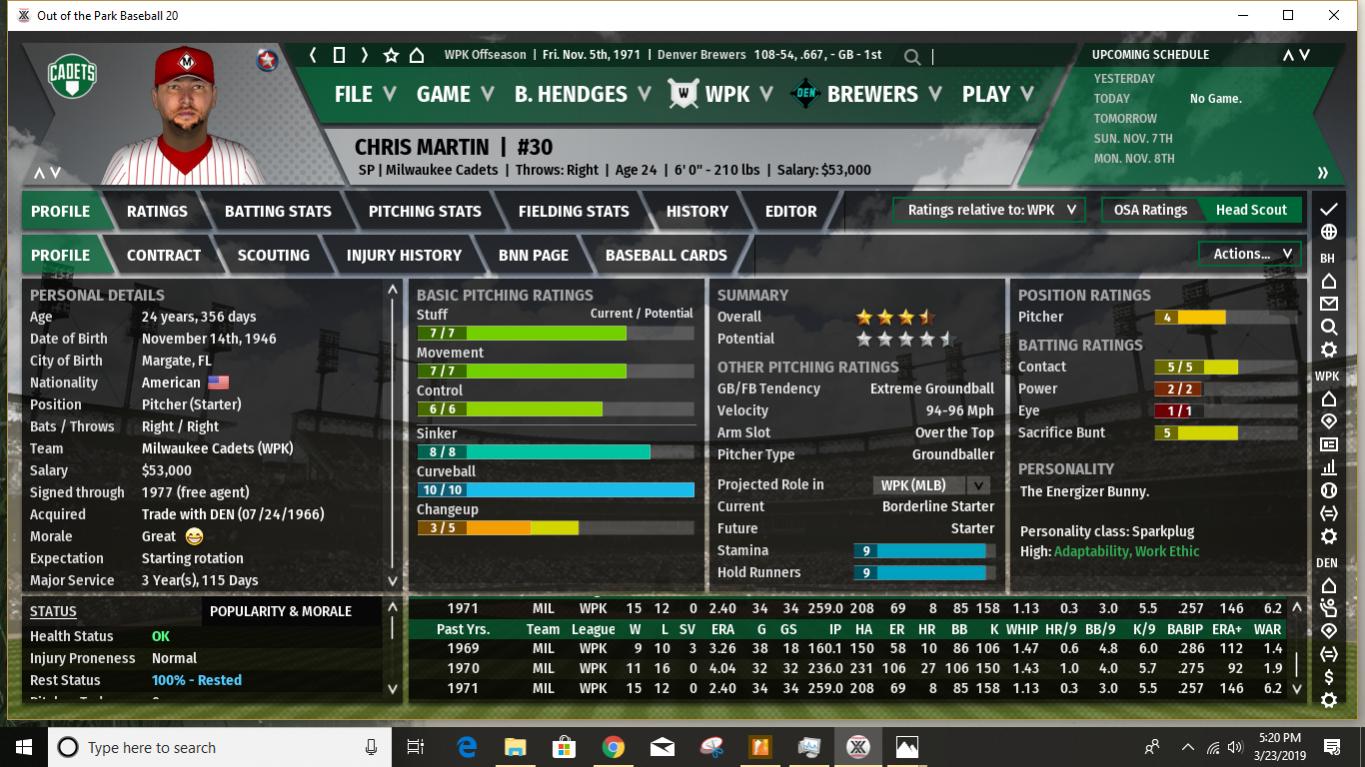
Task: Switch to the RATINGS tab
Action: click(x=157, y=211)
